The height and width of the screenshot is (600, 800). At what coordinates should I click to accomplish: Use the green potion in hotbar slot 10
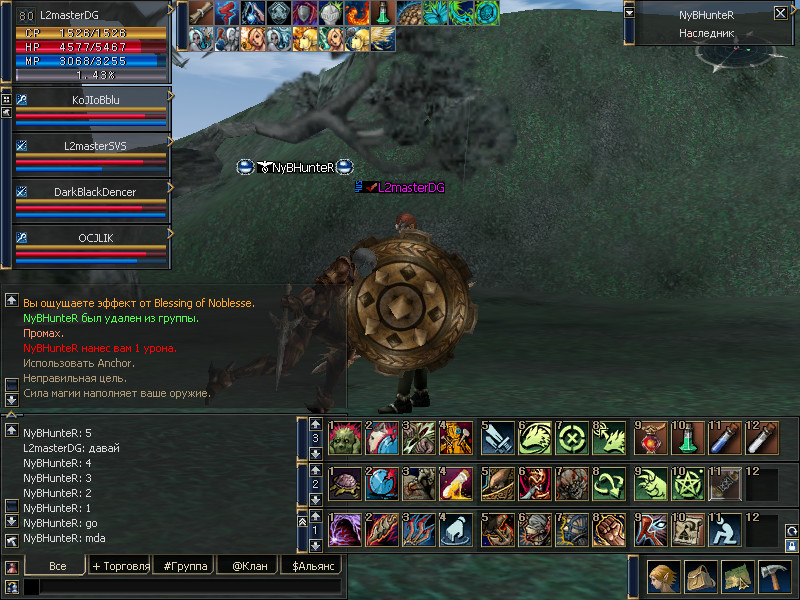[x=687, y=437]
